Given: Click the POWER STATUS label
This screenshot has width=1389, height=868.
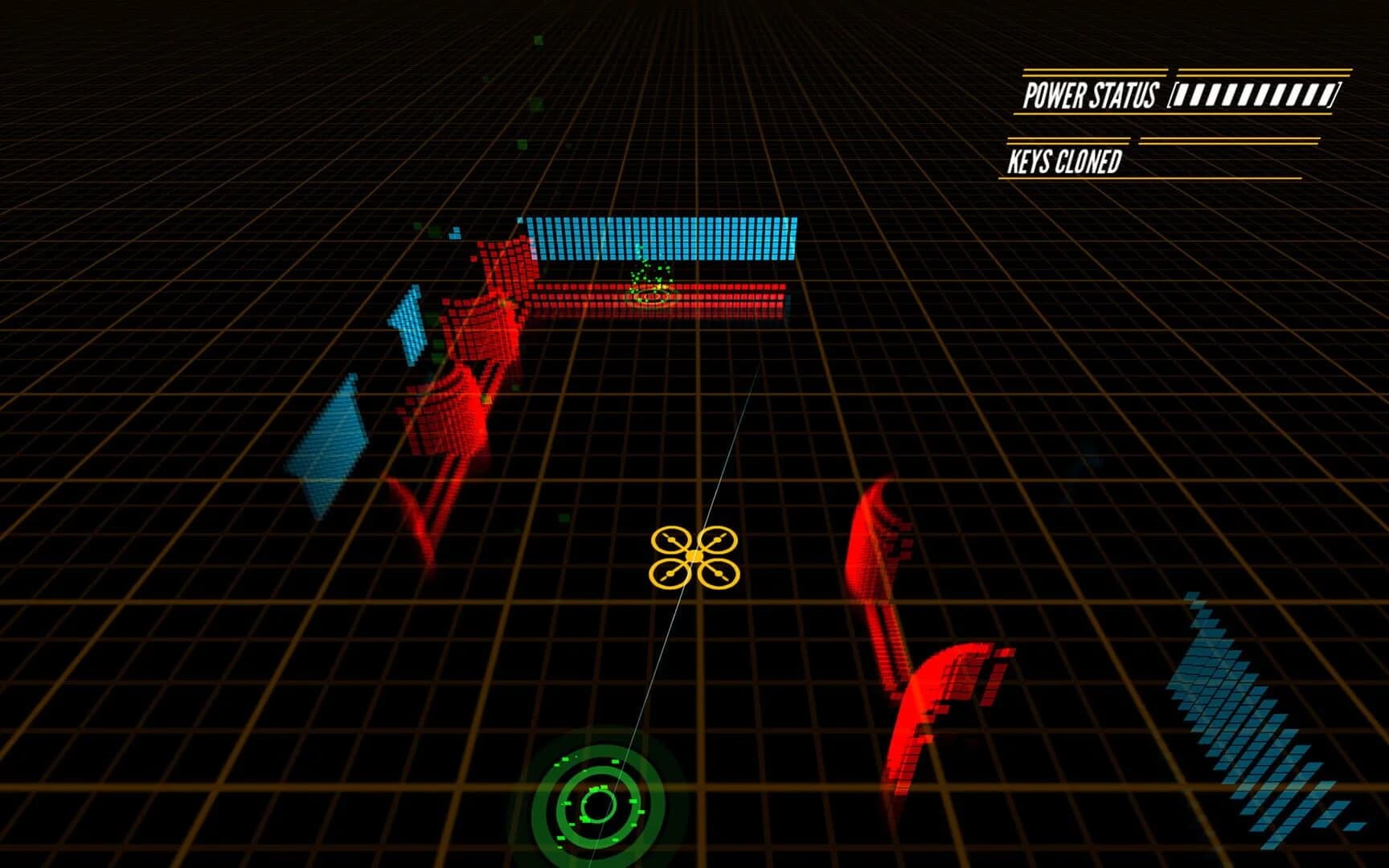Looking at the screenshot, I should pos(1089,95).
